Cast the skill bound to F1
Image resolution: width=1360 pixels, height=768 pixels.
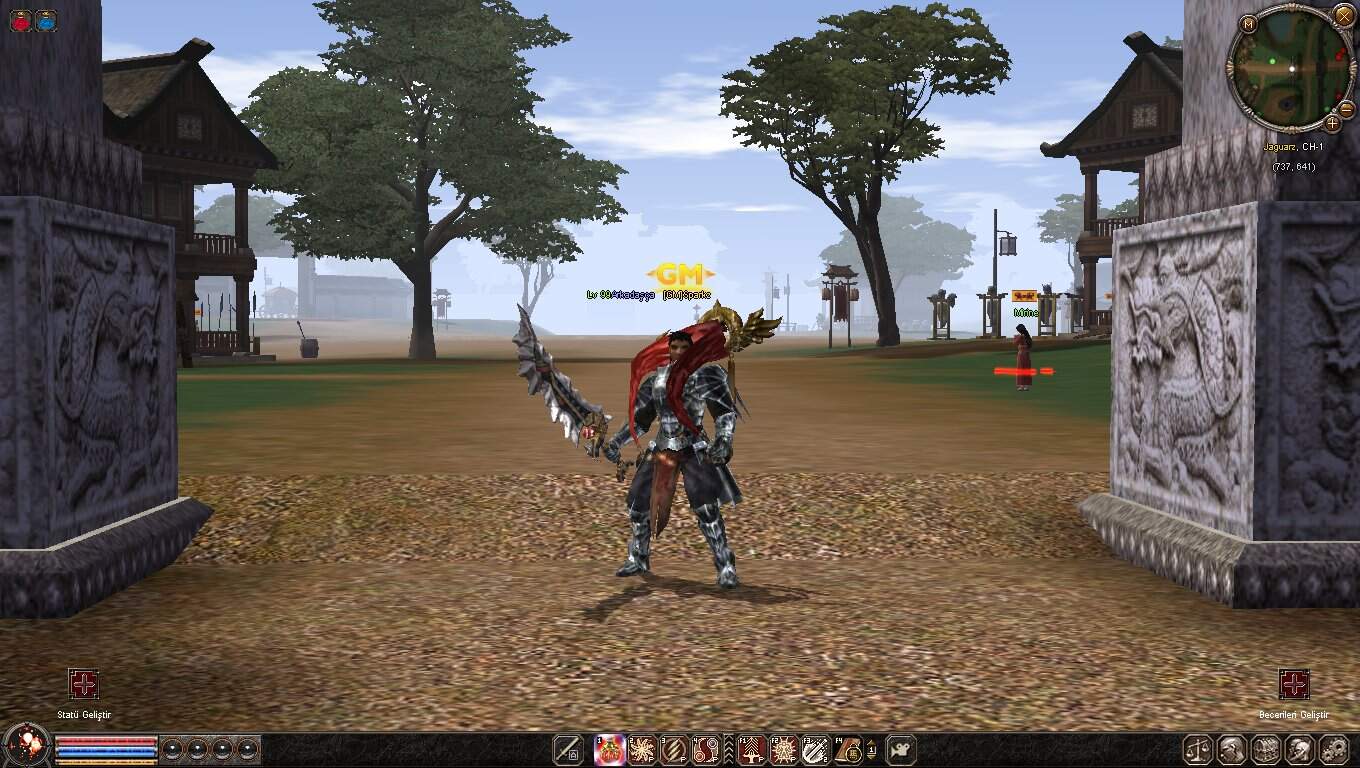tap(750, 750)
